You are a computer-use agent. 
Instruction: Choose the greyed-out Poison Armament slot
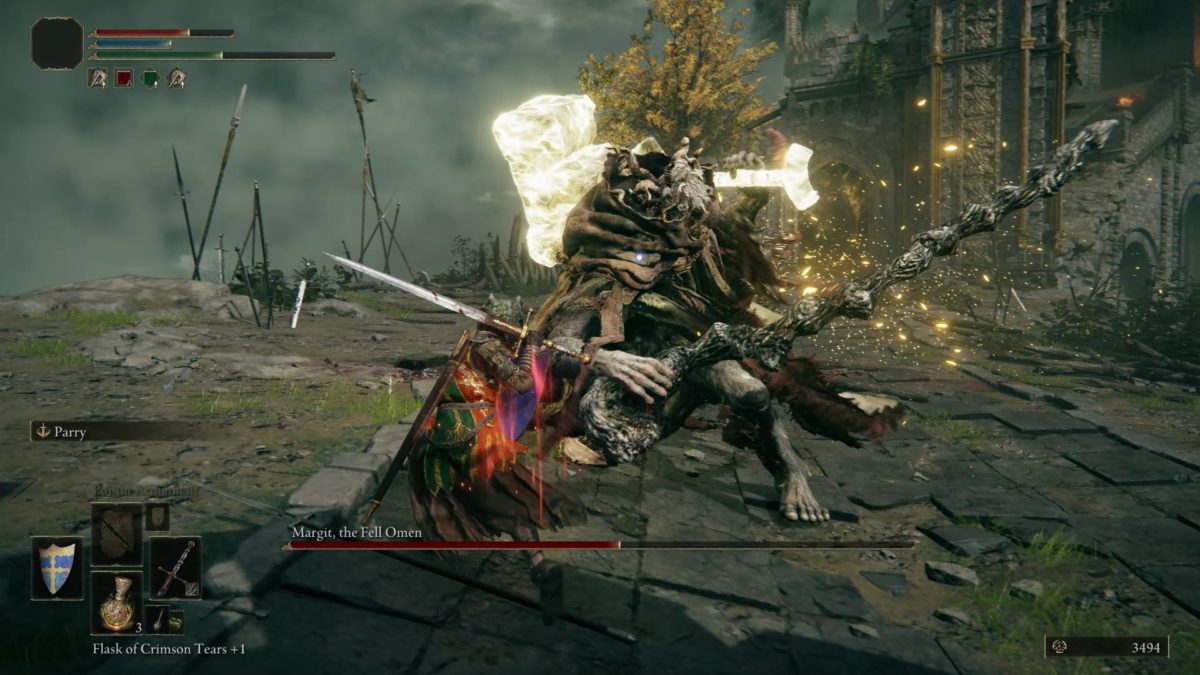tap(116, 534)
